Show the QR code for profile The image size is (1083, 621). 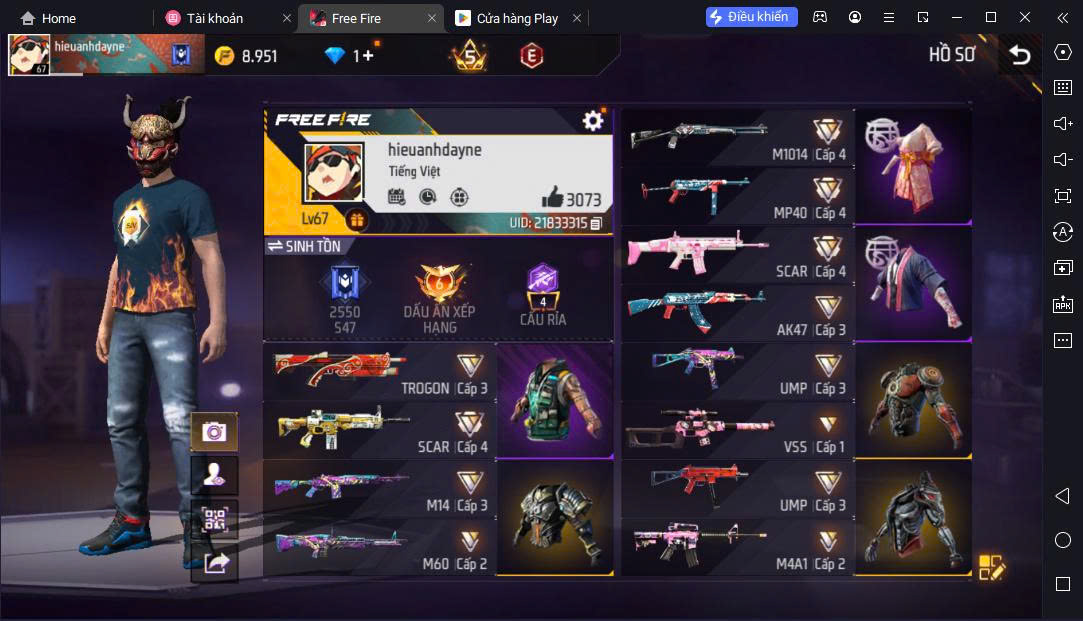pos(214,519)
